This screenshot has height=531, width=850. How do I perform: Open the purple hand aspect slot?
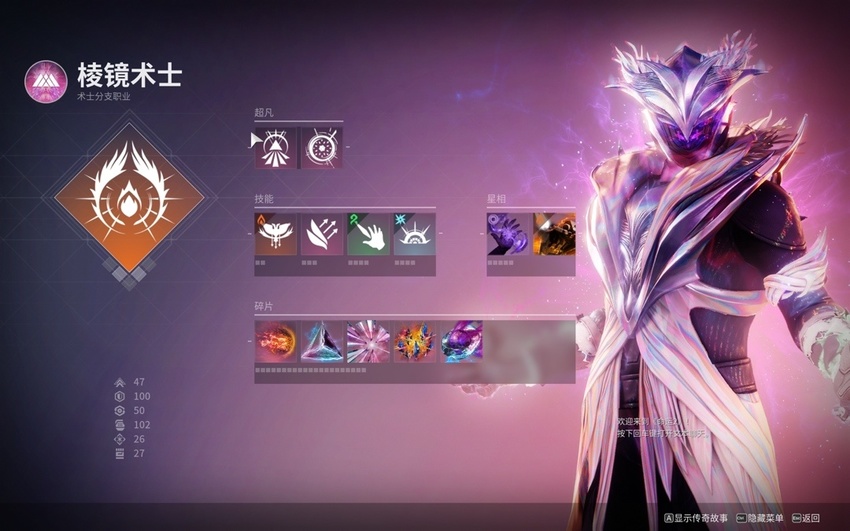click(x=508, y=234)
